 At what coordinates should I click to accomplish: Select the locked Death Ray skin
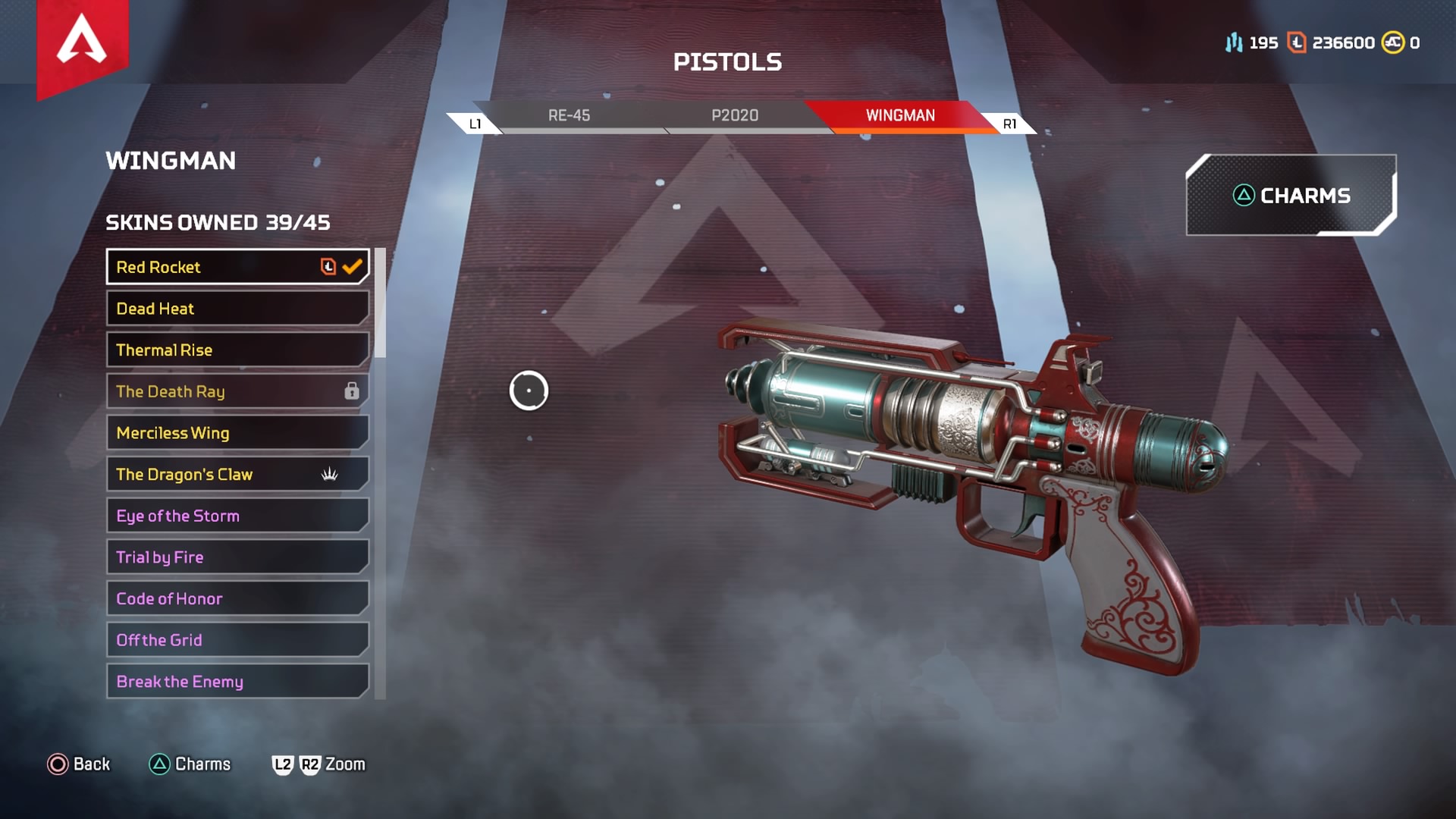(237, 391)
